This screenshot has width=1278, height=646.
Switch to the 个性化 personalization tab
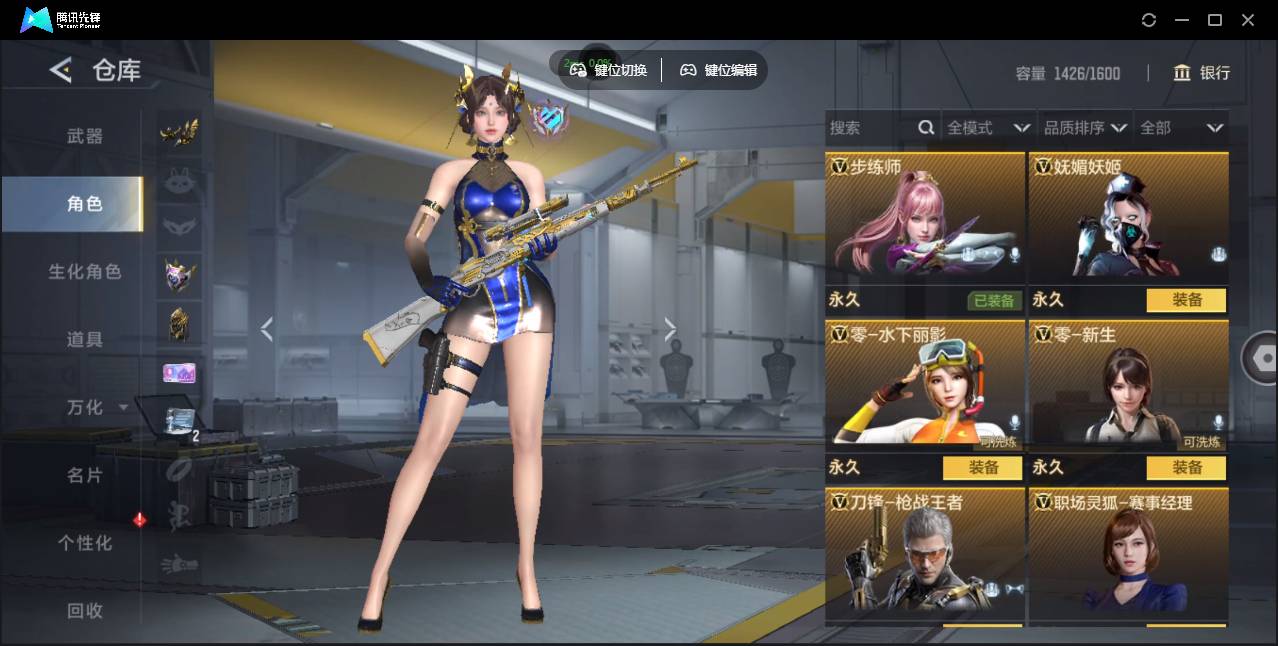[85, 543]
